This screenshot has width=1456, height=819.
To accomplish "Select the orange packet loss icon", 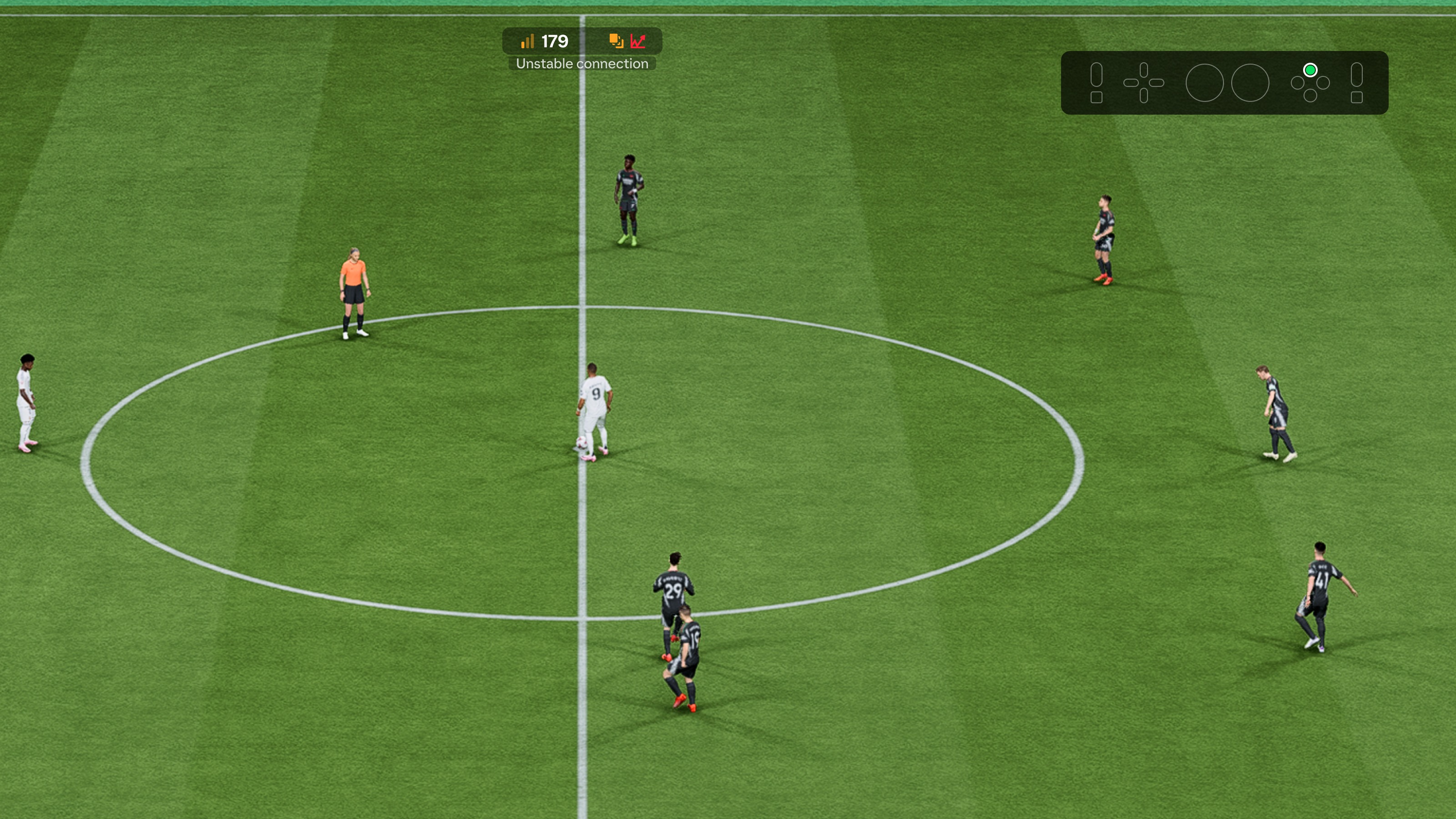I will 616,40.
